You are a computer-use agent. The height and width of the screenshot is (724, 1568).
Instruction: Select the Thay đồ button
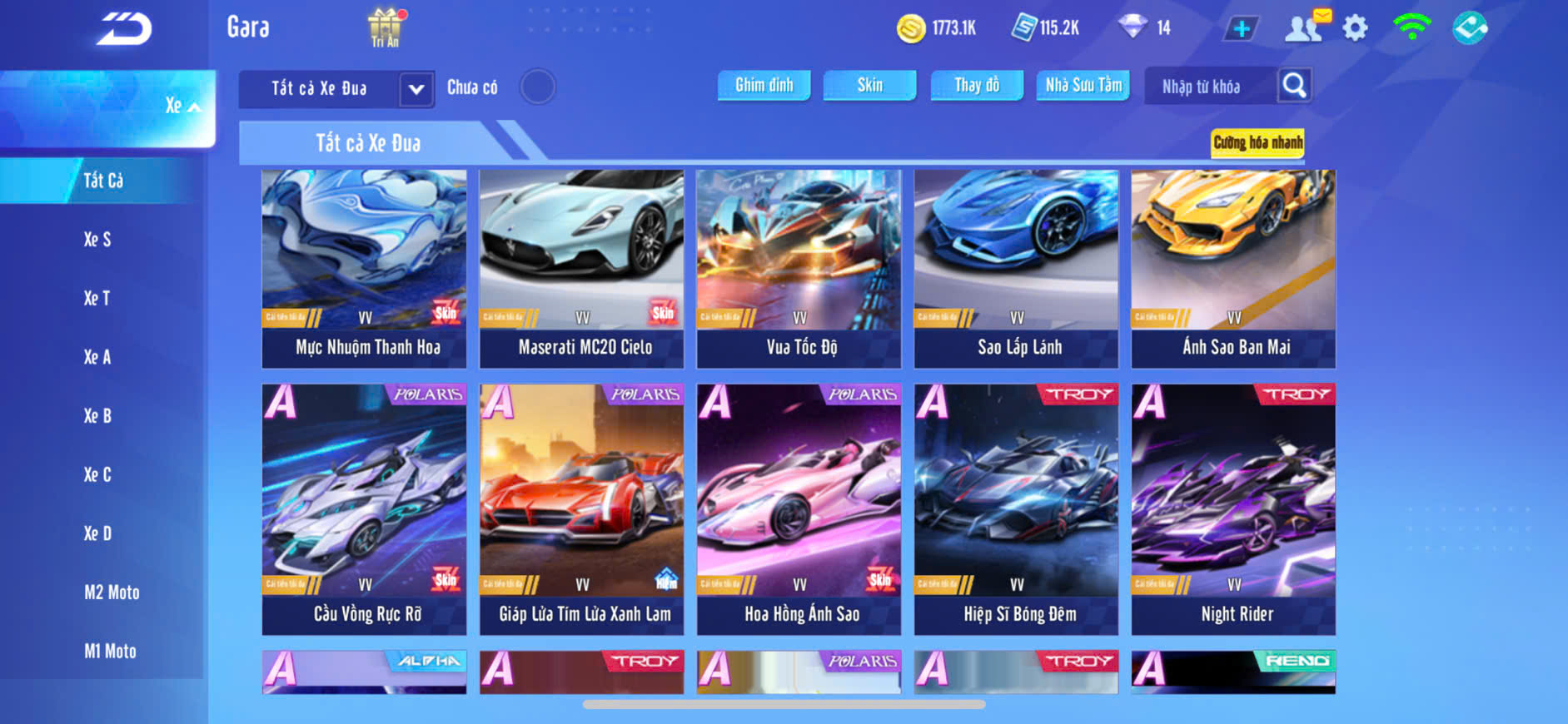[977, 85]
